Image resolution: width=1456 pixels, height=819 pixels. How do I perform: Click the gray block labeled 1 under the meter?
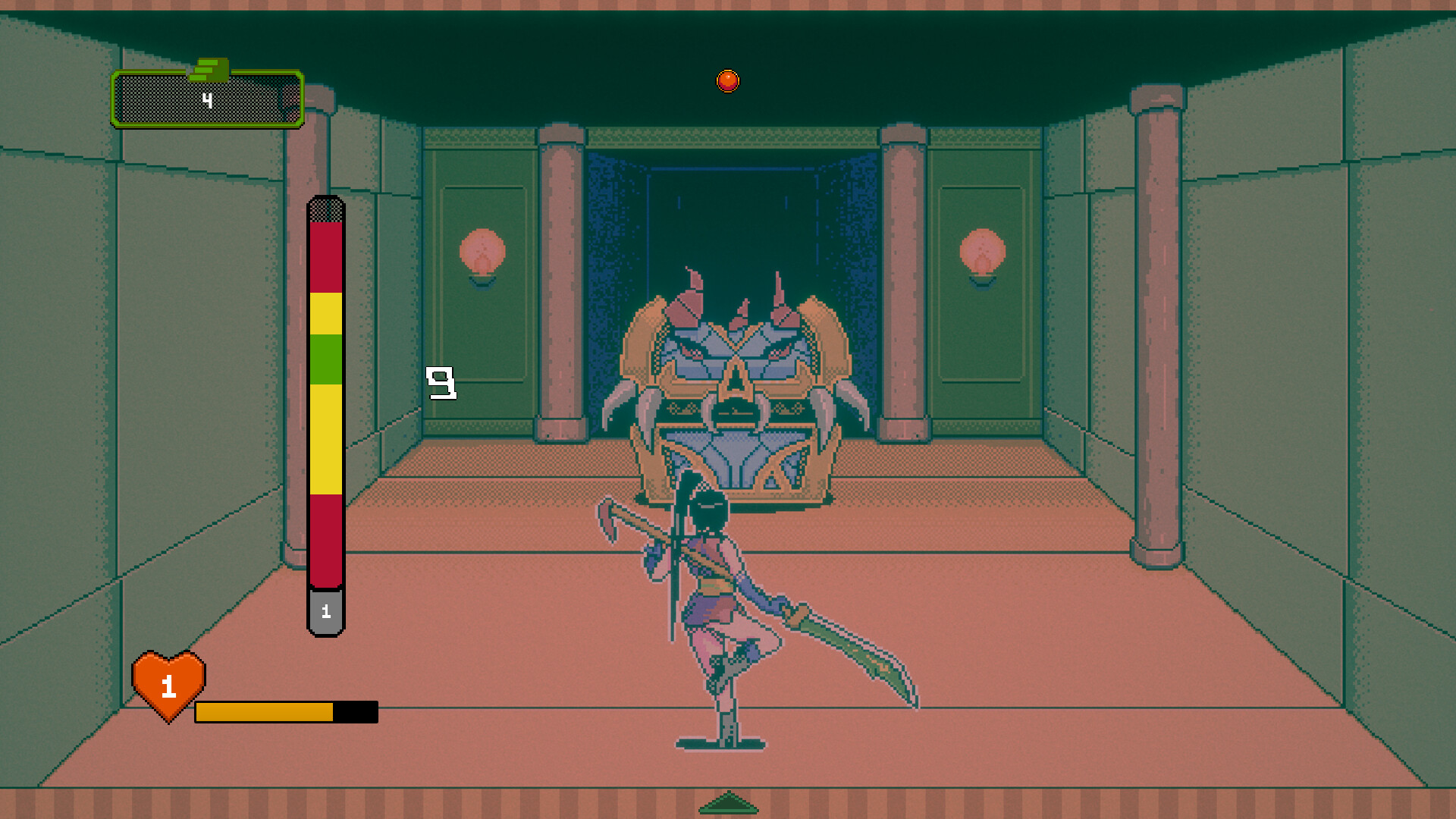point(325,610)
